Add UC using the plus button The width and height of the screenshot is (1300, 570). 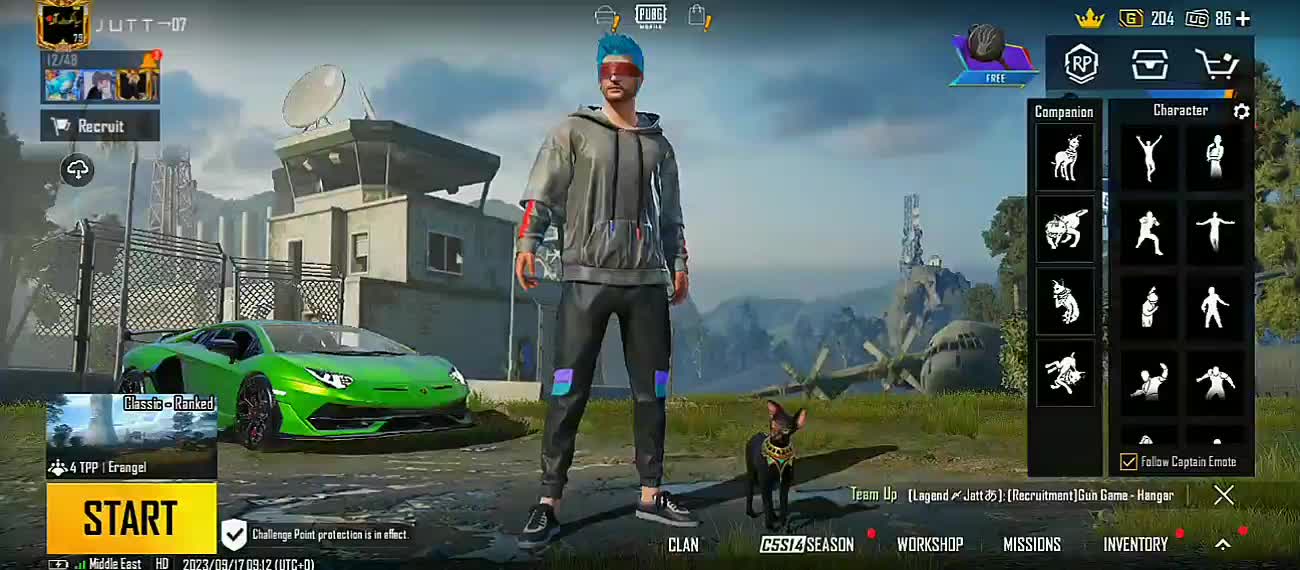coord(1243,19)
